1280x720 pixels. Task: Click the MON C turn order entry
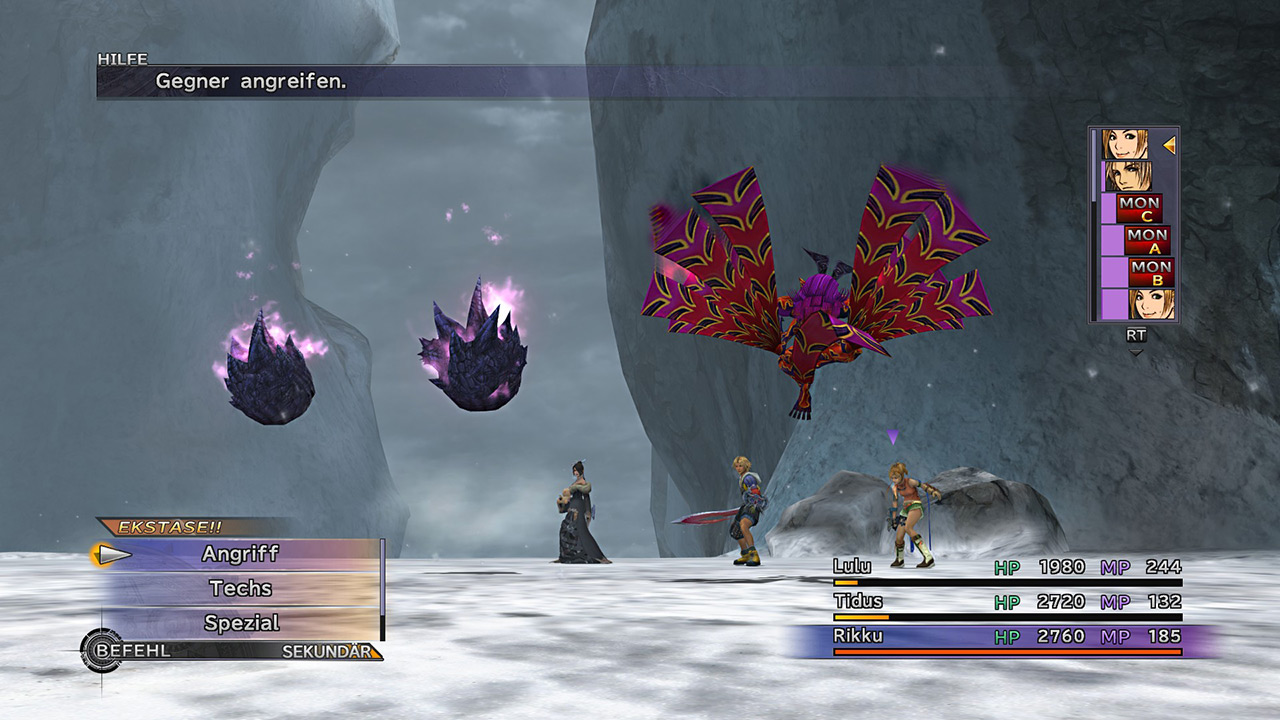1139,208
